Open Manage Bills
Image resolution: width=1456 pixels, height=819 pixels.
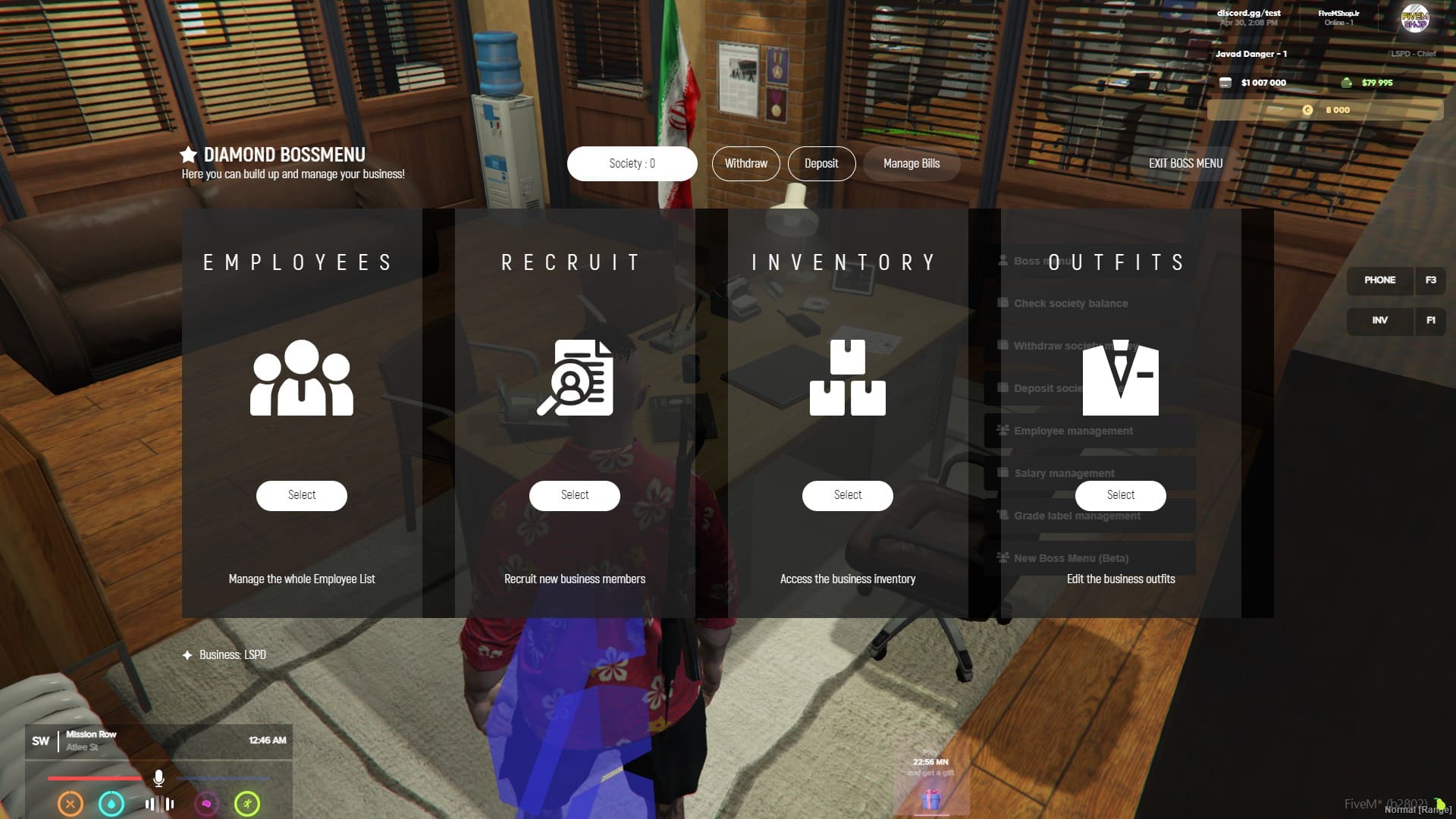[911, 164]
